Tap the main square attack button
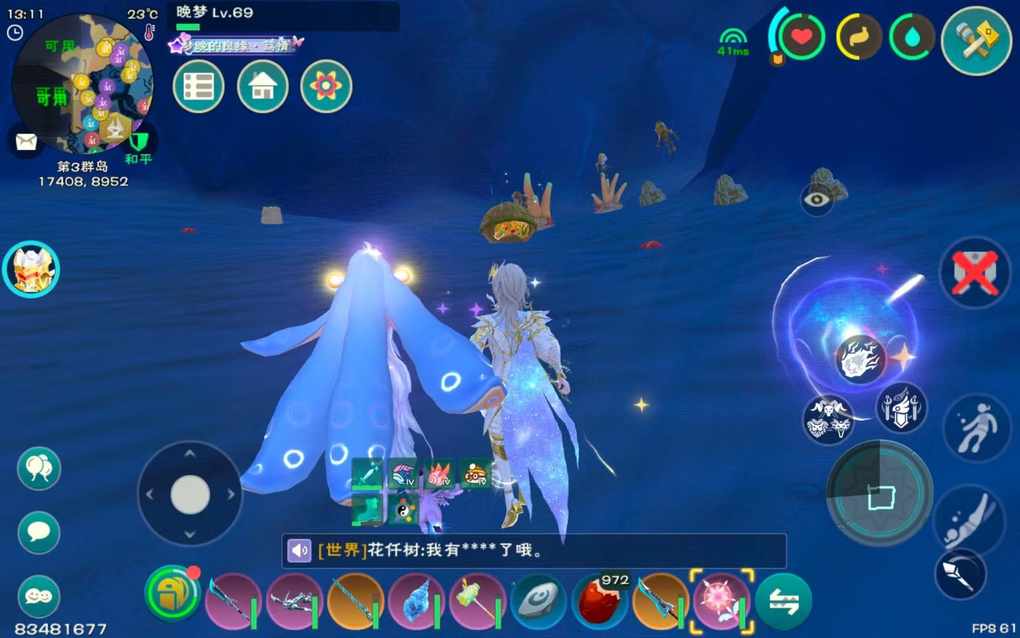 click(879, 493)
